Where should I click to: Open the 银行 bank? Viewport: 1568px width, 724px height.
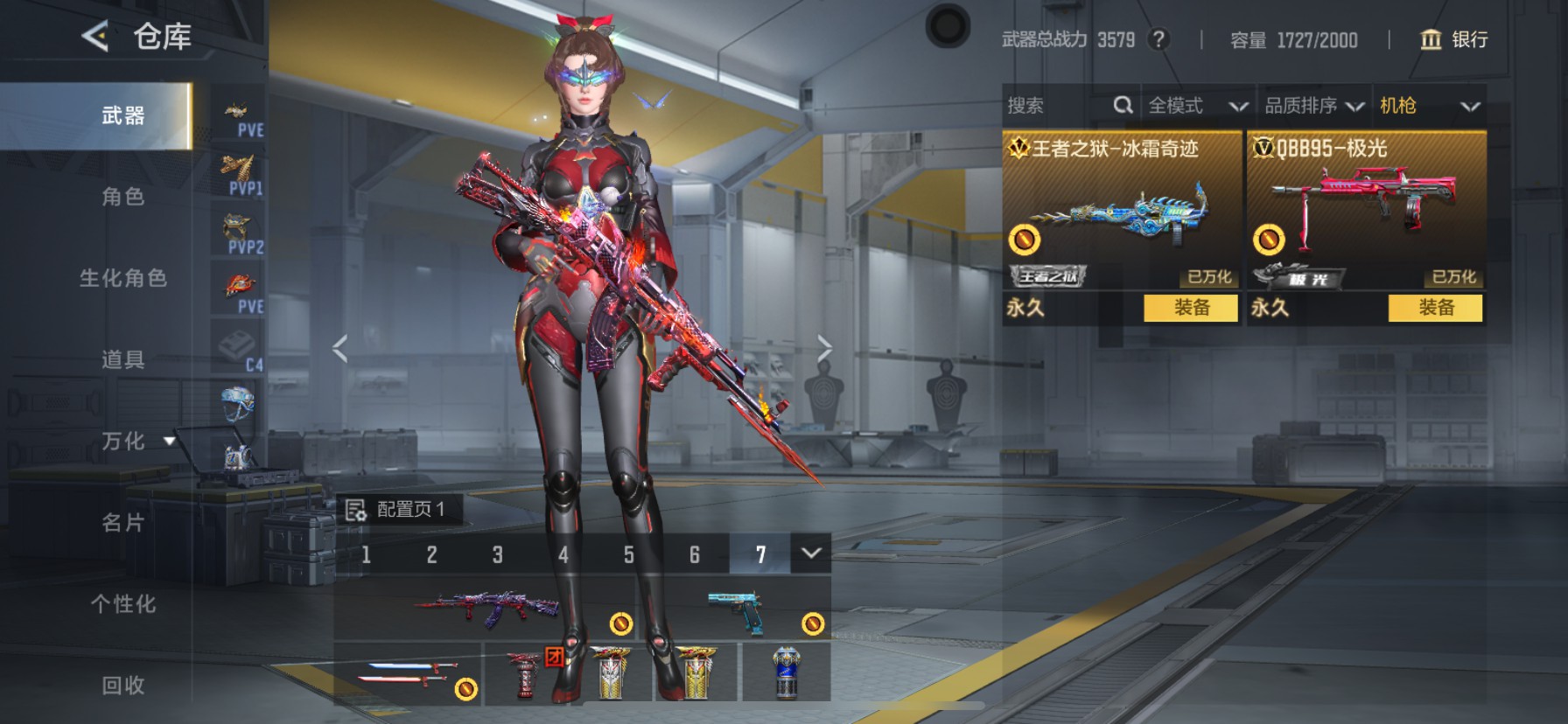[1453, 39]
